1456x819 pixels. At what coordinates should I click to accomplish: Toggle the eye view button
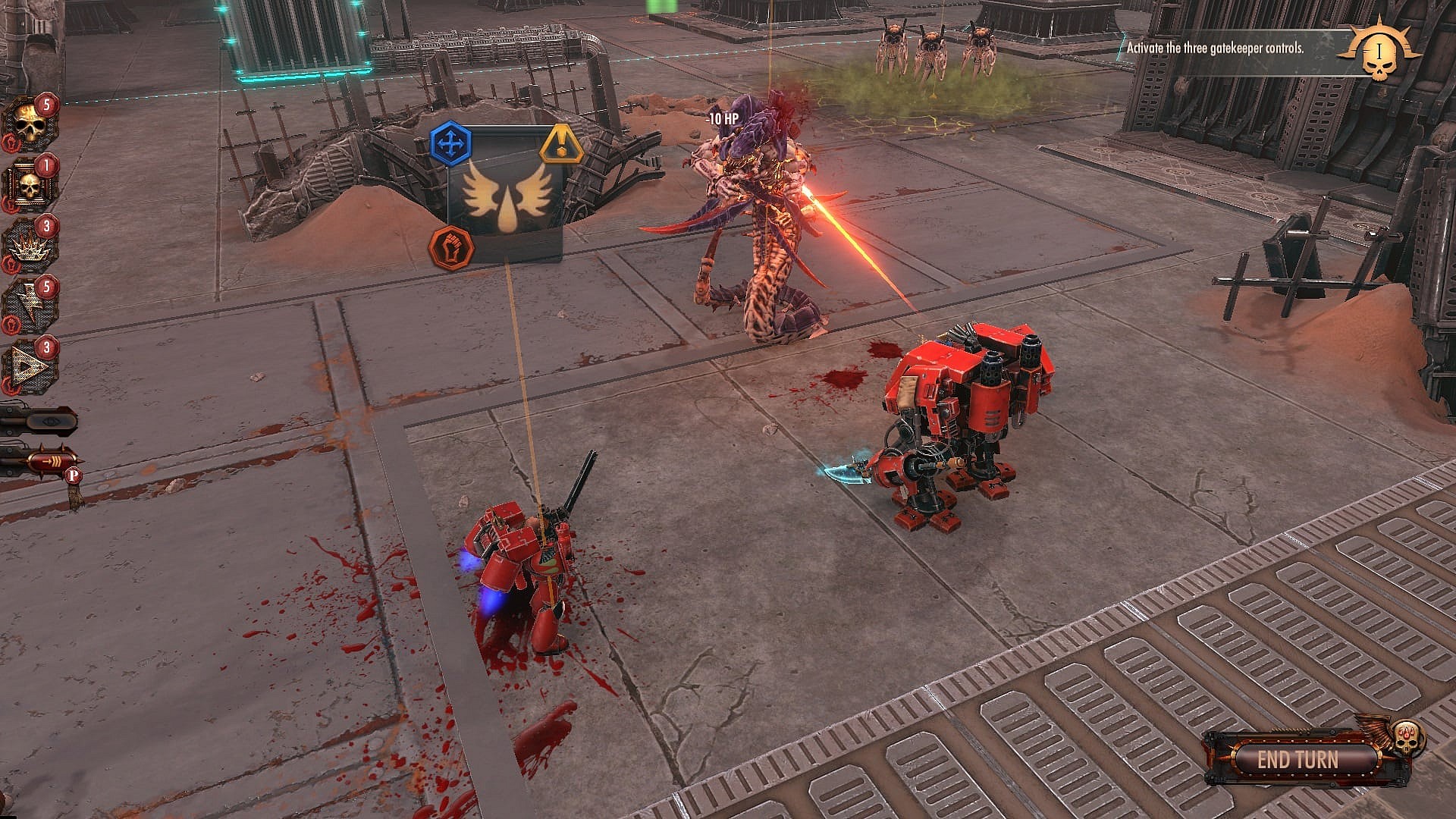39,420
